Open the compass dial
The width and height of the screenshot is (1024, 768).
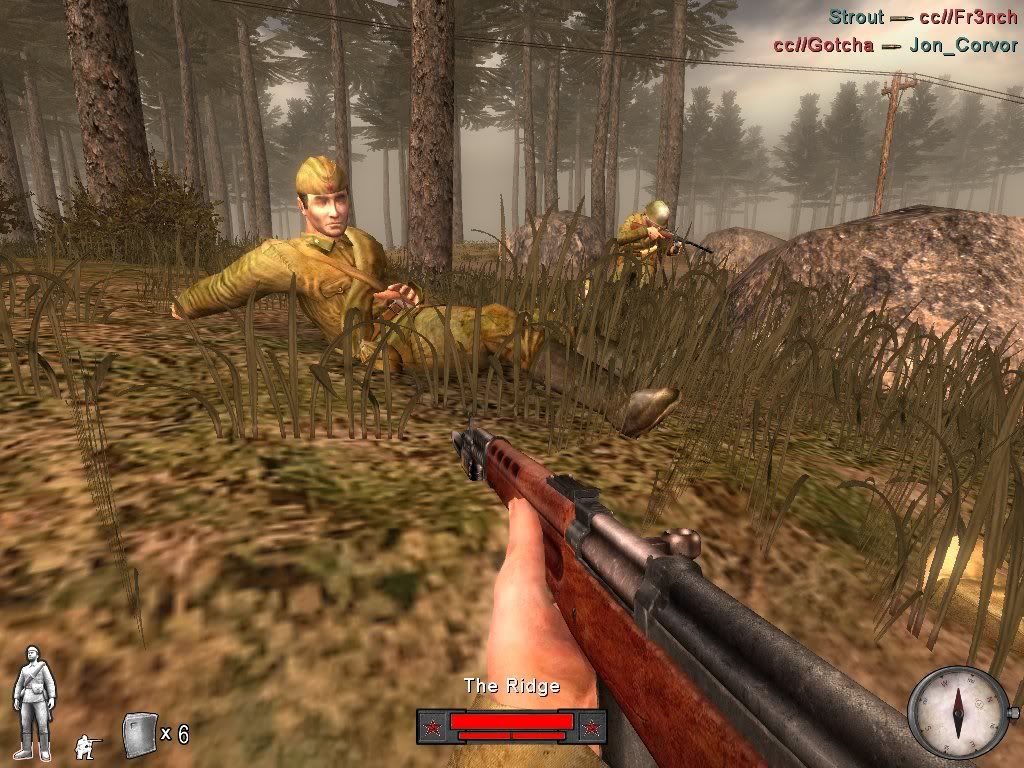click(x=954, y=712)
